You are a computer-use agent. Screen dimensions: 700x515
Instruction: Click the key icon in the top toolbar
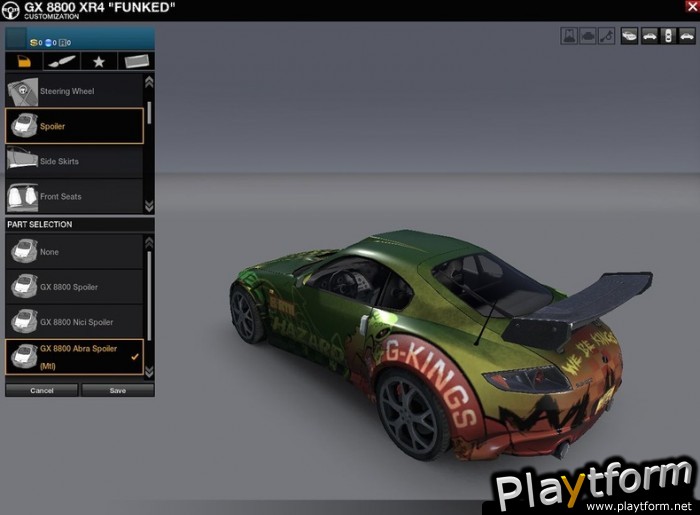(607, 36)
